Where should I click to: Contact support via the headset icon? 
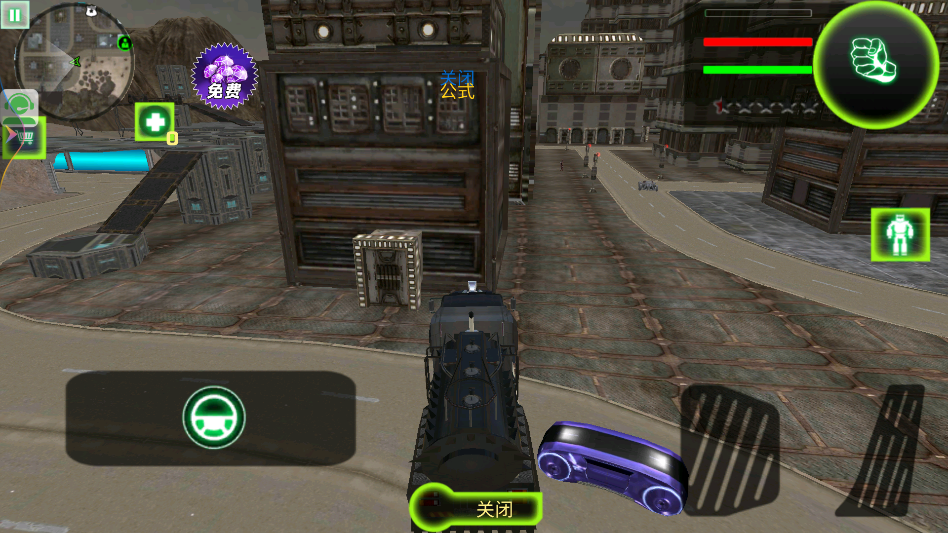click(21, 103)
